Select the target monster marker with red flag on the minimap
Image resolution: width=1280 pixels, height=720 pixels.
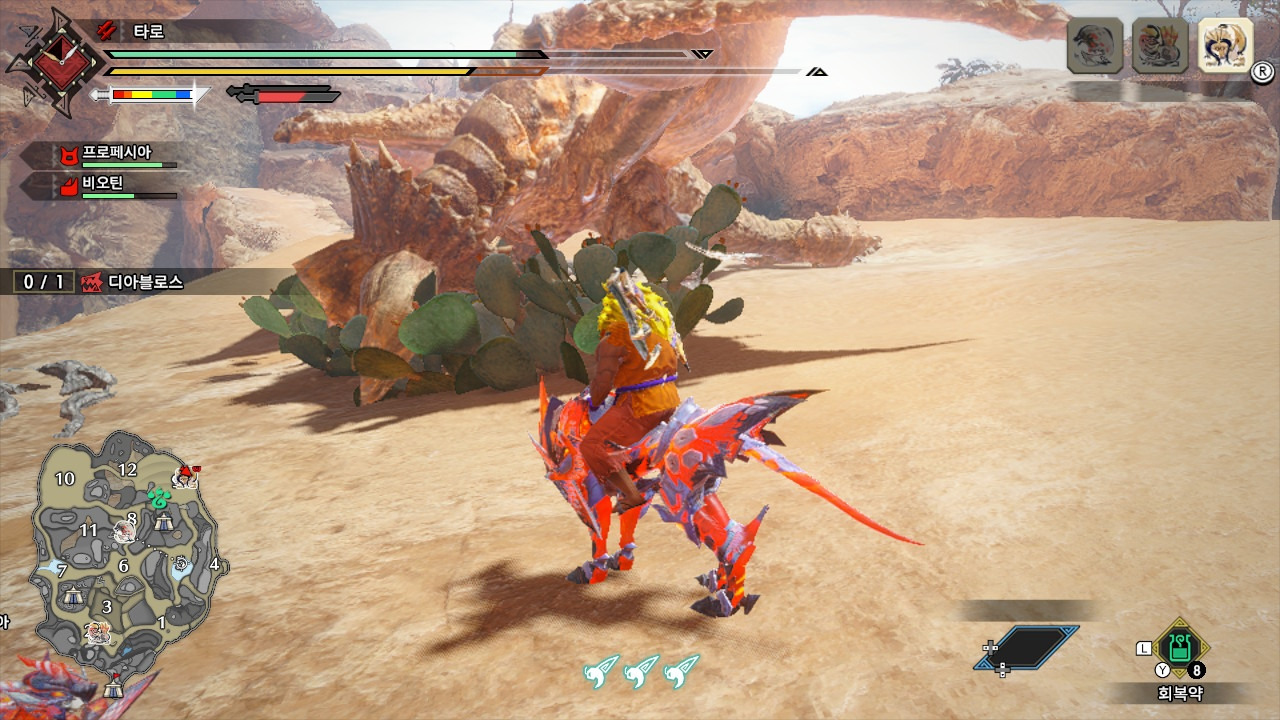click(x=185, y=476)
